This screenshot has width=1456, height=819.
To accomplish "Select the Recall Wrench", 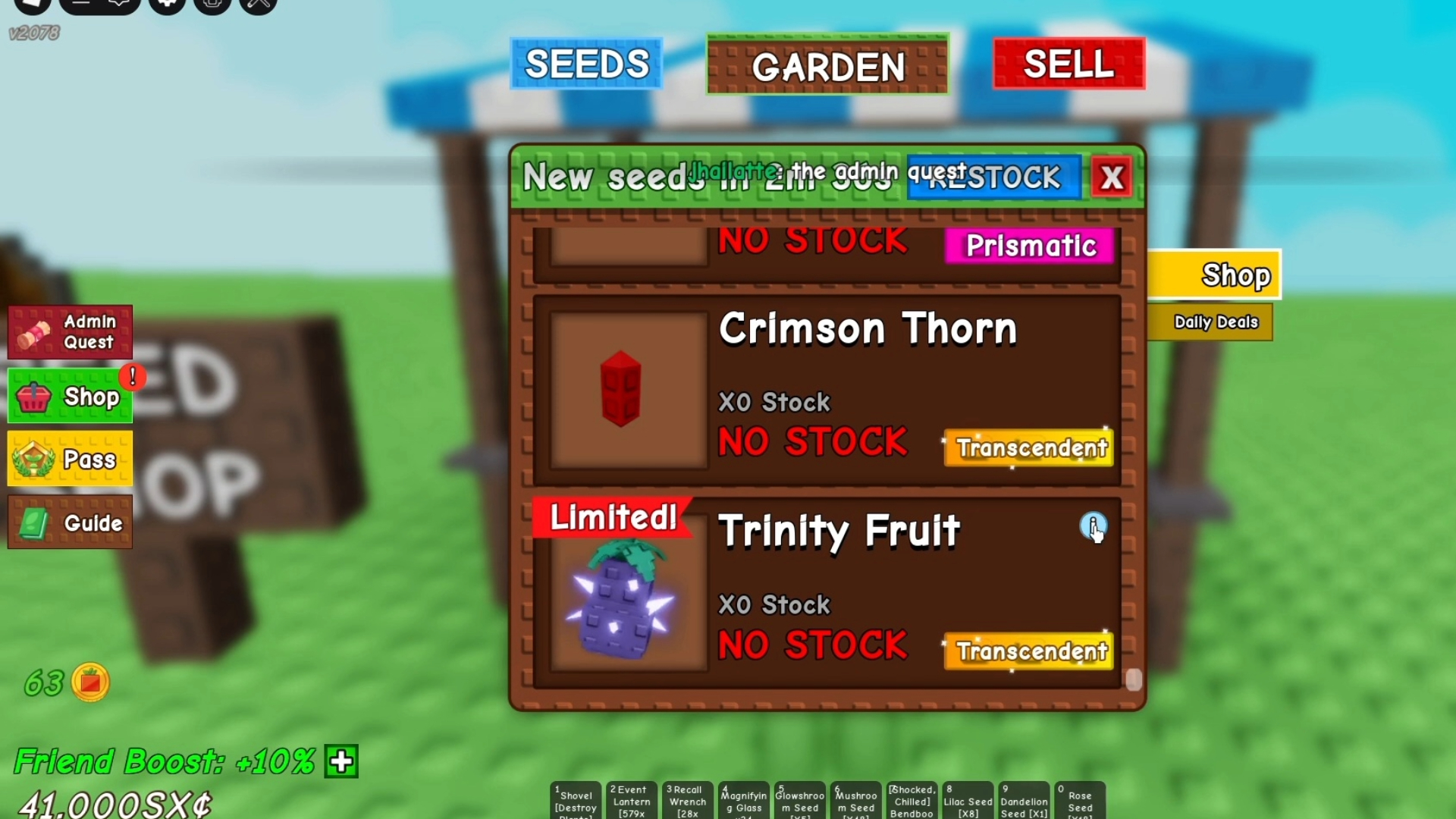I will tap(687, 800).
